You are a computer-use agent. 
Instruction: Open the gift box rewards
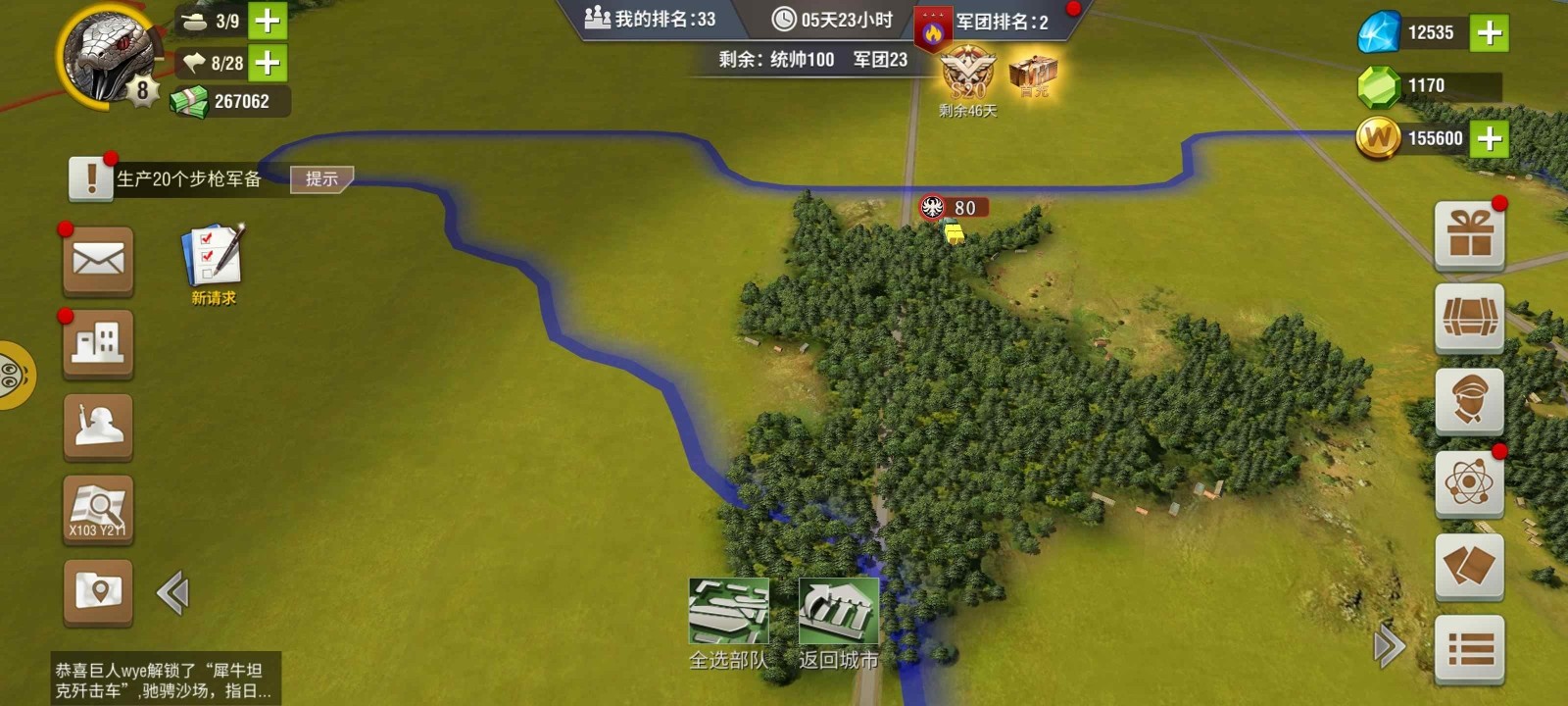tap(1469, 235)
